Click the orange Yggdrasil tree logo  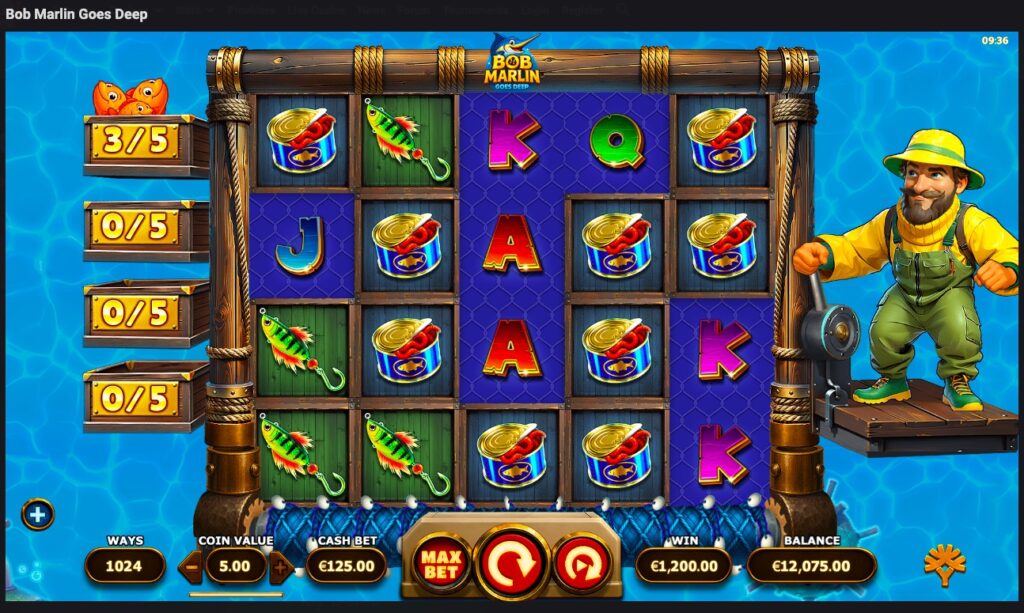tap(944, 565)
